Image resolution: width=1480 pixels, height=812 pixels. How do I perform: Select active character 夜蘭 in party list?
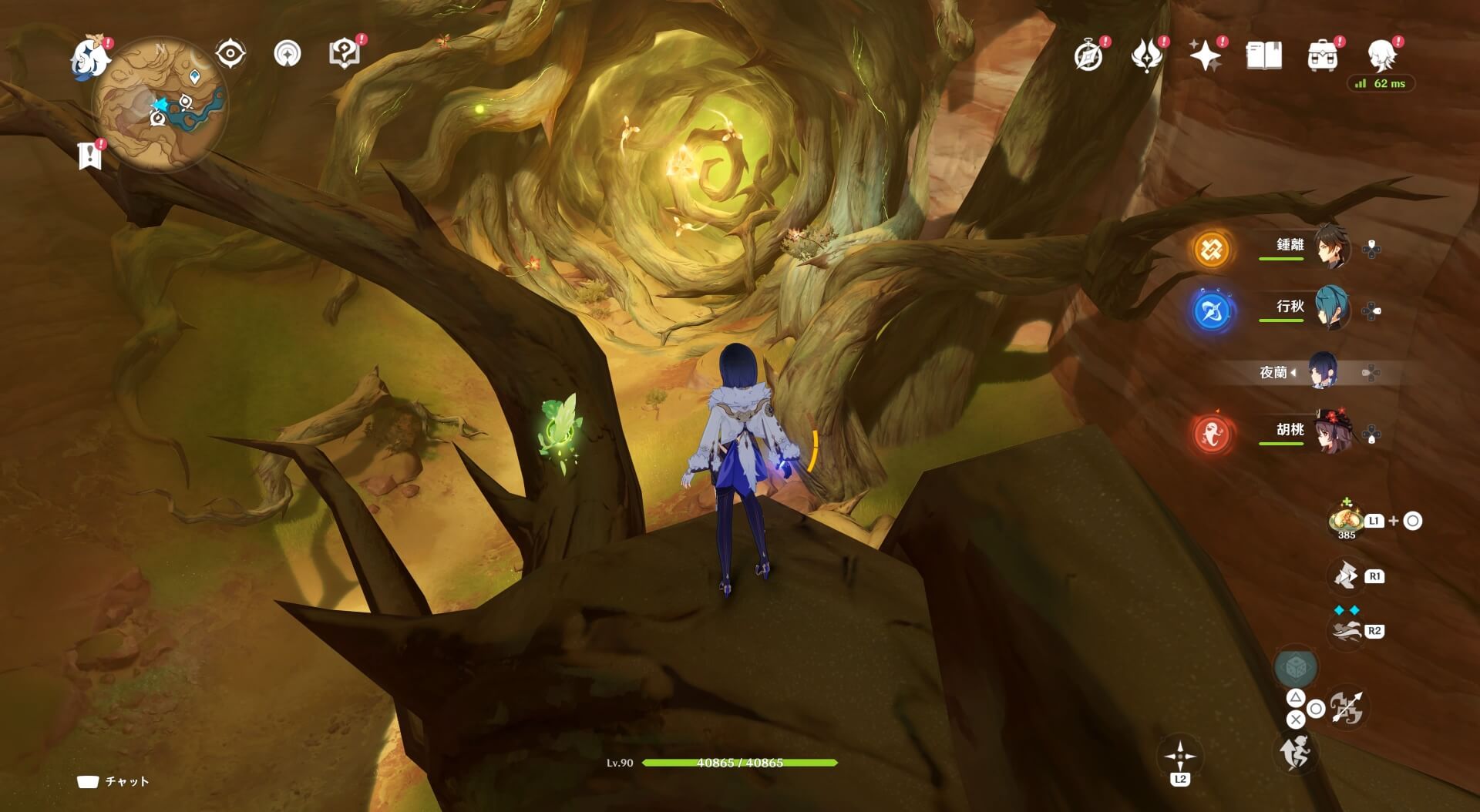(x=1323, y=373)
